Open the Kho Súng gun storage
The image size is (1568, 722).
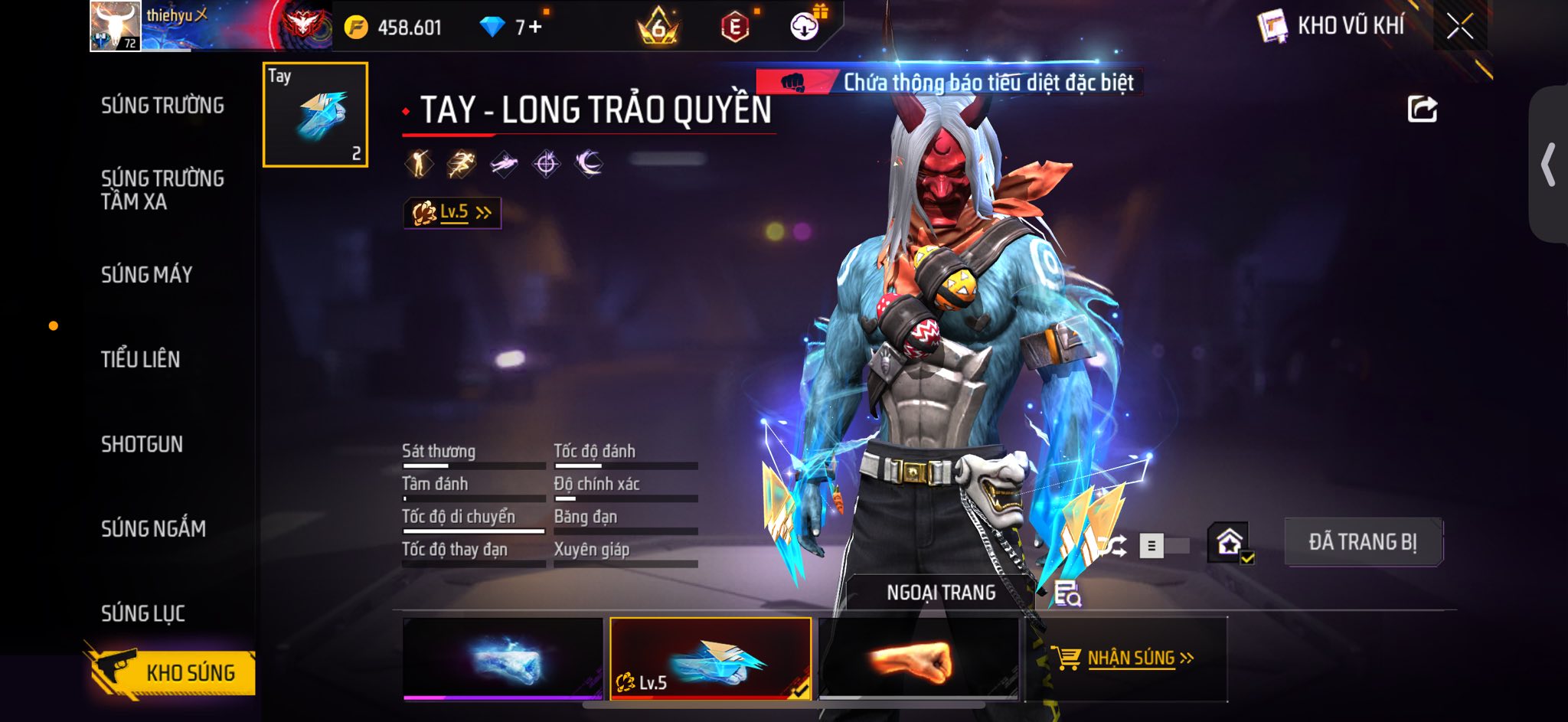click(175, 672)
